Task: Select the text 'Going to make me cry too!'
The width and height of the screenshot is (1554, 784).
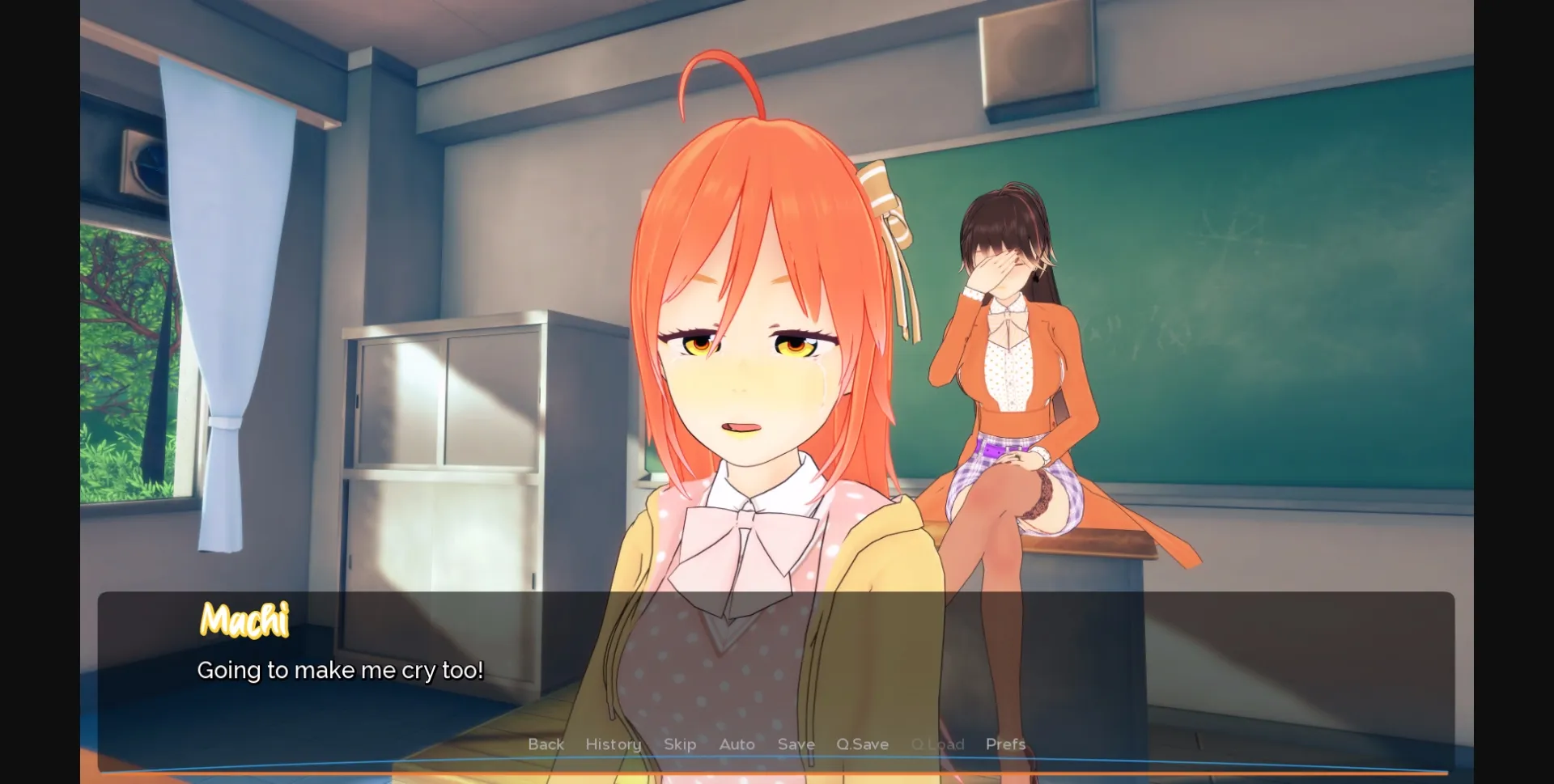Action: pyautogui.click(x=340, y=670)
